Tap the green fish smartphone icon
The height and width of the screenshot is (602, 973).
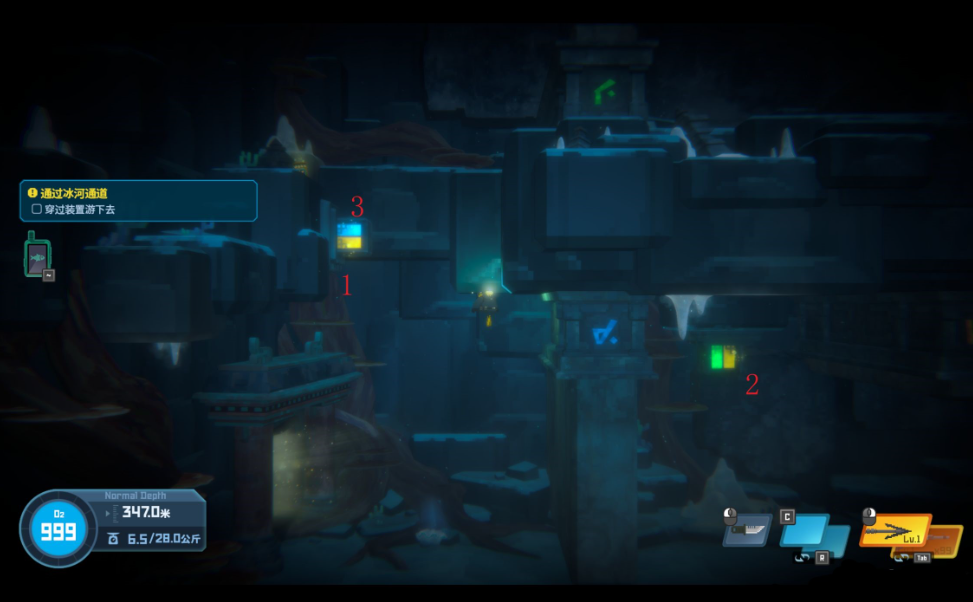coord(37,255)
